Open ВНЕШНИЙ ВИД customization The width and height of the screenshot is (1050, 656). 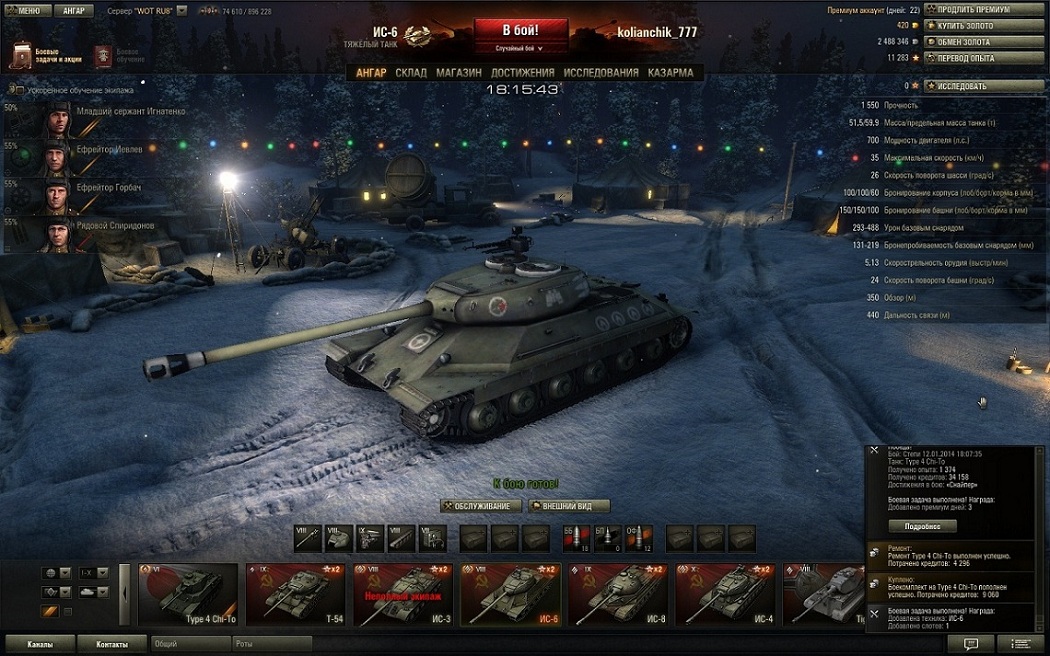[x=569, y=506]
